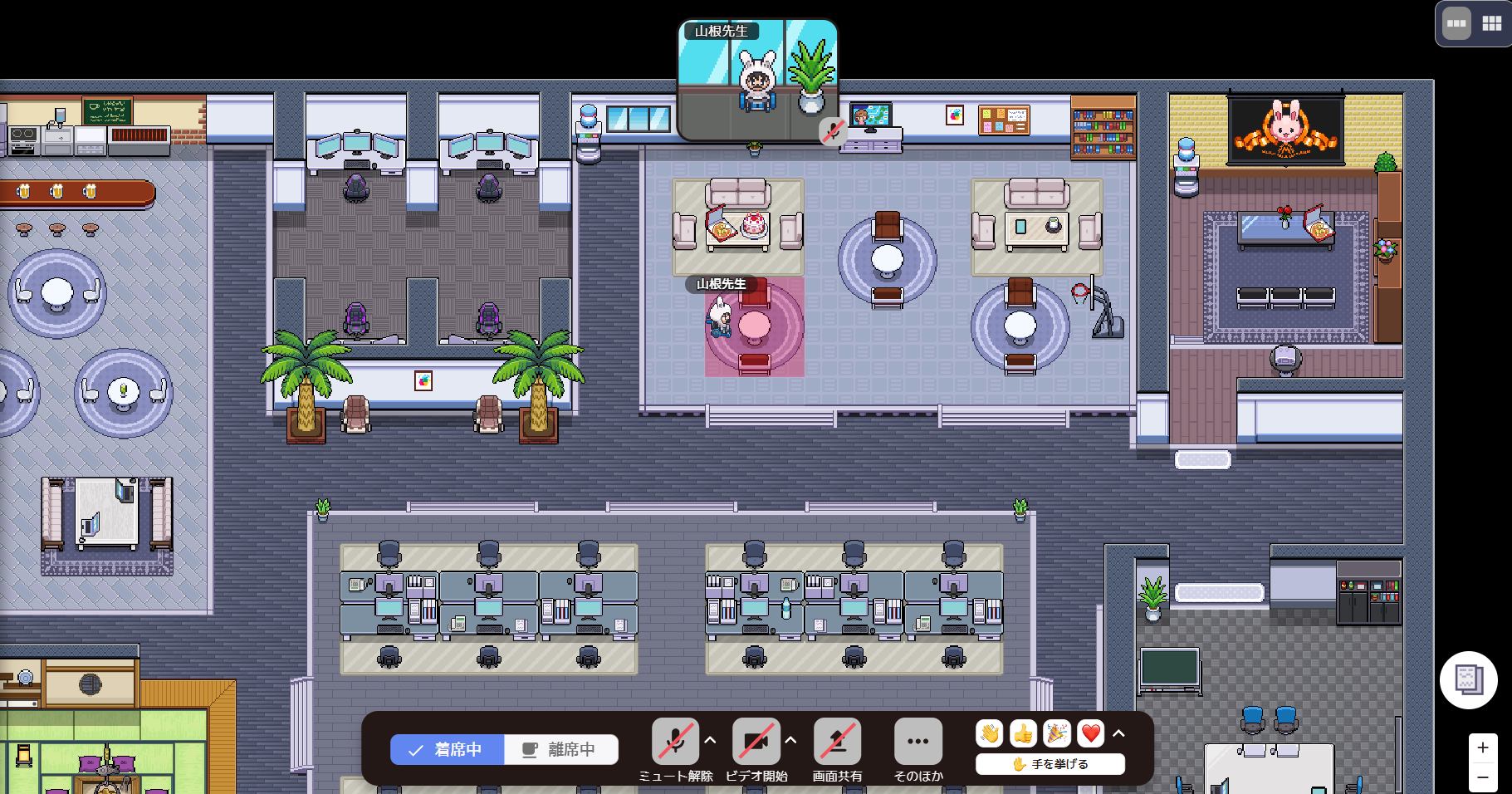Open the notes document round button
Image resolution: width=1512 pixels, height=794 pixels.
coord(1468,680)
